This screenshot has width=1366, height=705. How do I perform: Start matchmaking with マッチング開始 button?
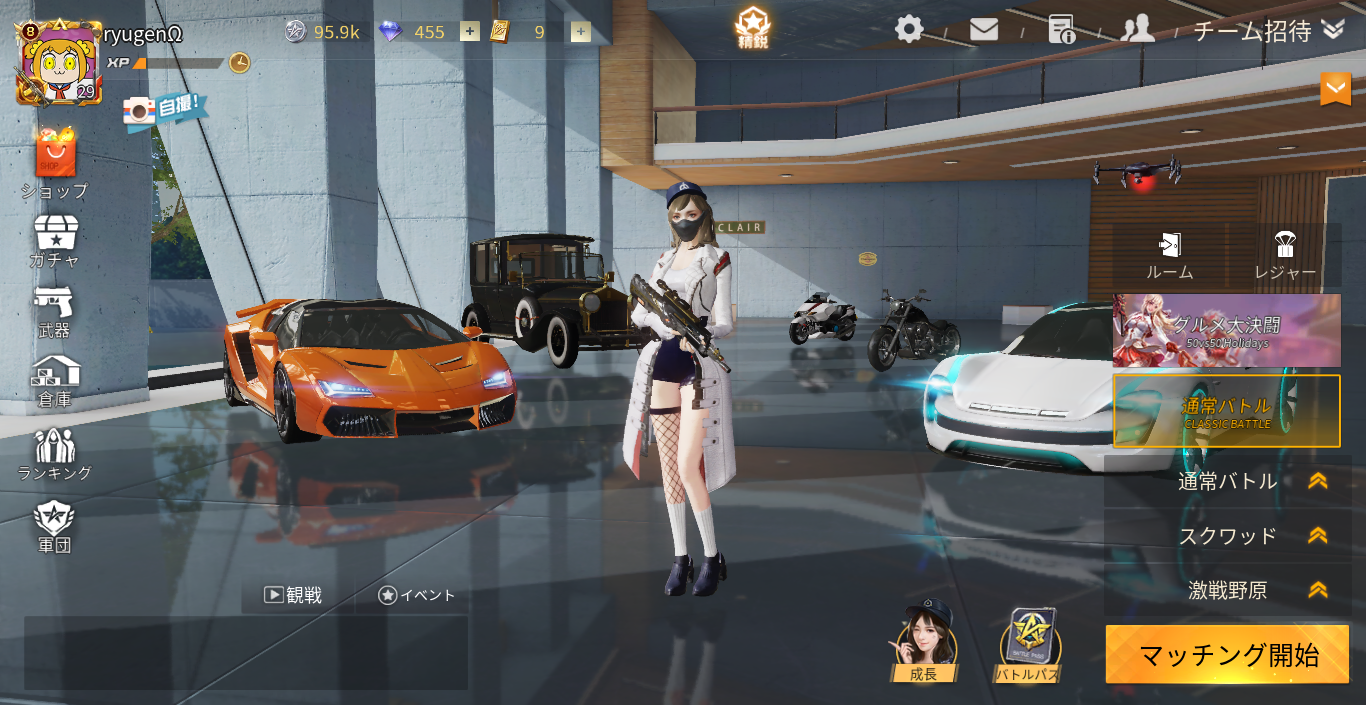coord(1227,655)
